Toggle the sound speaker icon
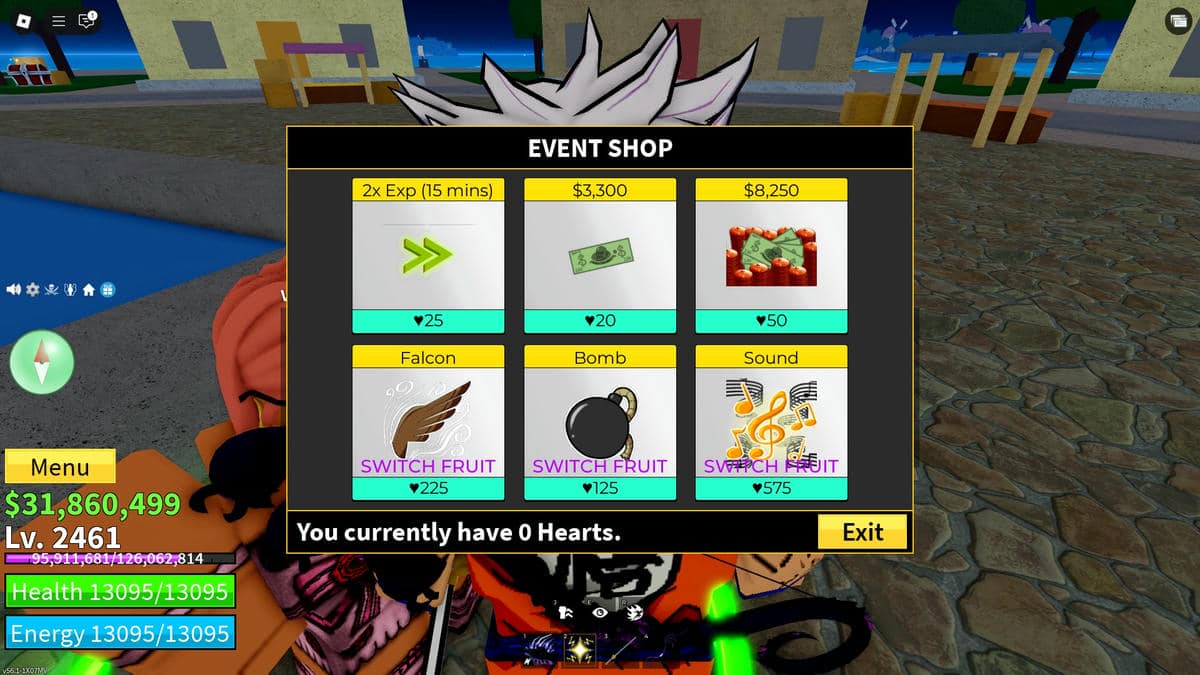The image size is (1200, 675). coord(14,290)
